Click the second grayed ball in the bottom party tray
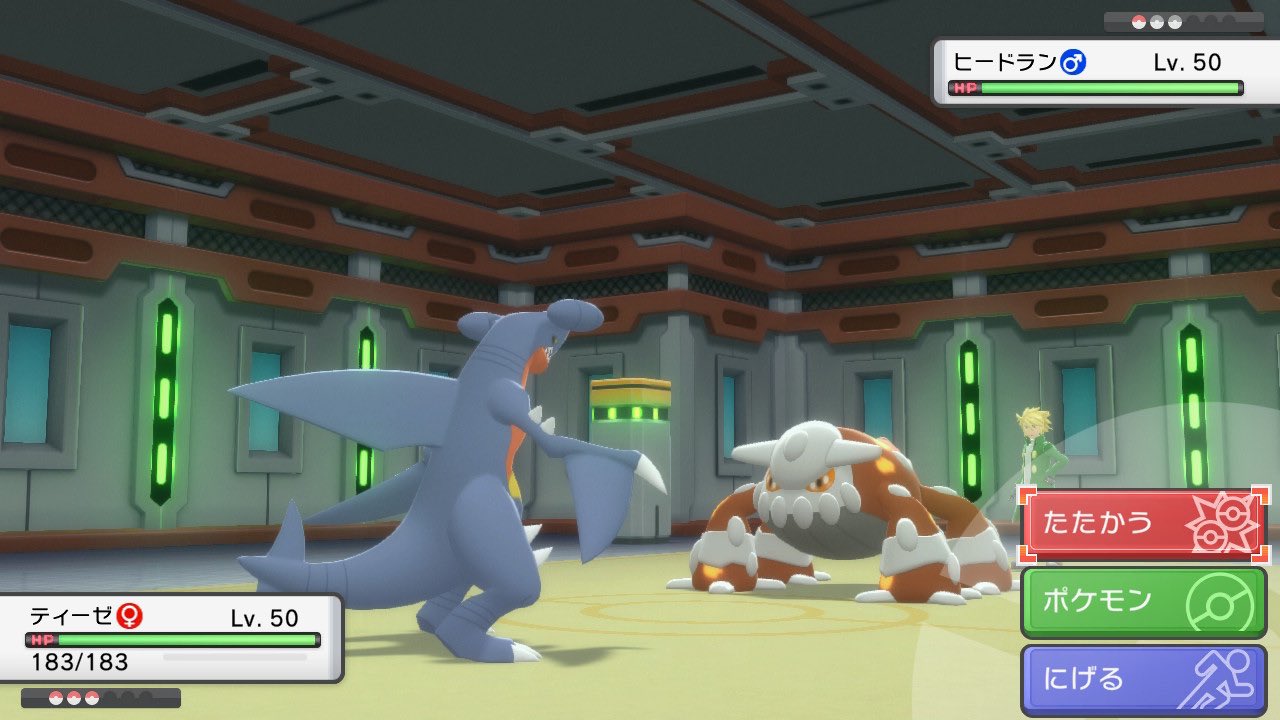 coord(130,697)
